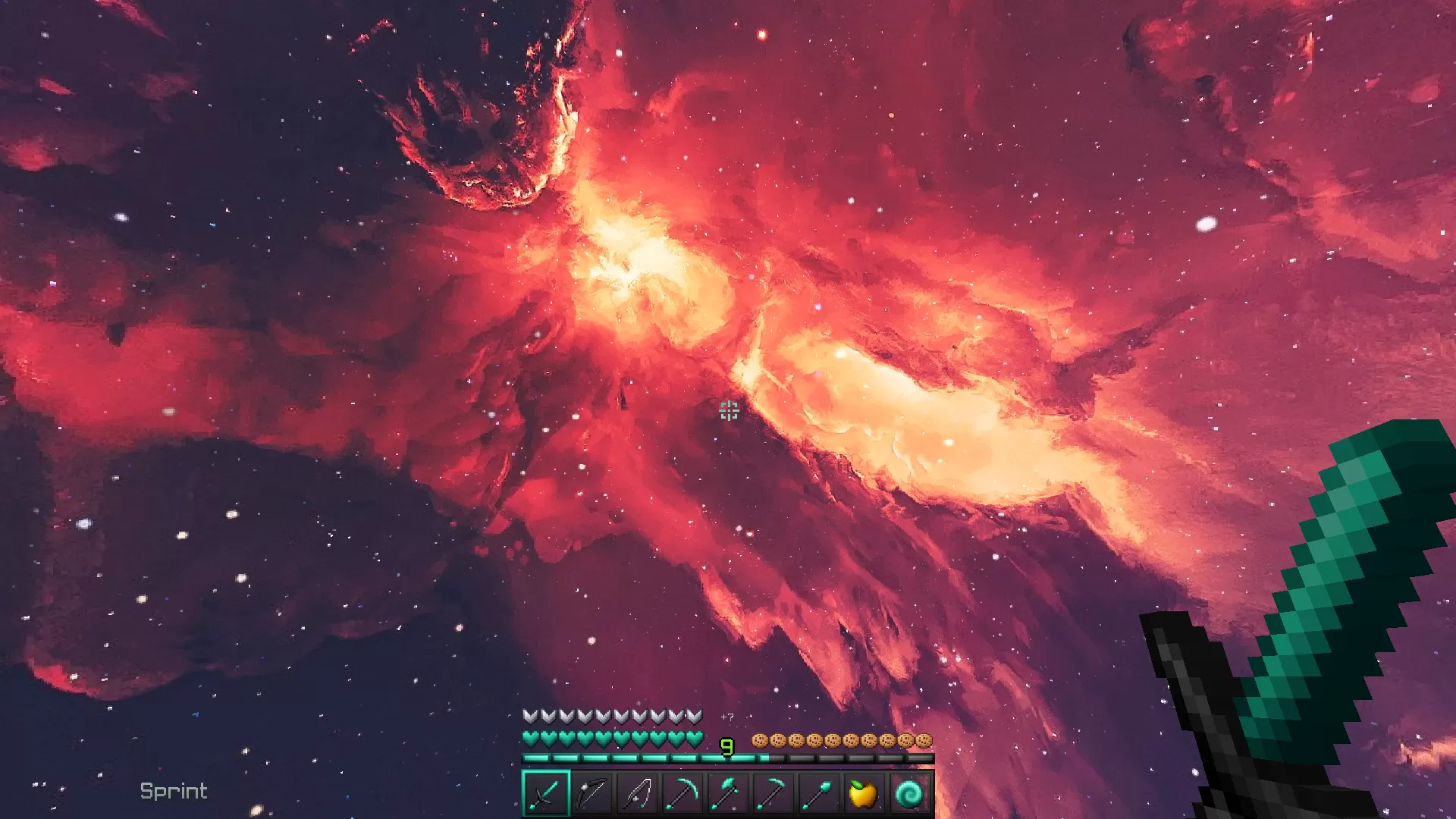Viewport: 1456px width, 819px height.
Task: Switch to the pickaxe hotbar slot
Action: 682,793
